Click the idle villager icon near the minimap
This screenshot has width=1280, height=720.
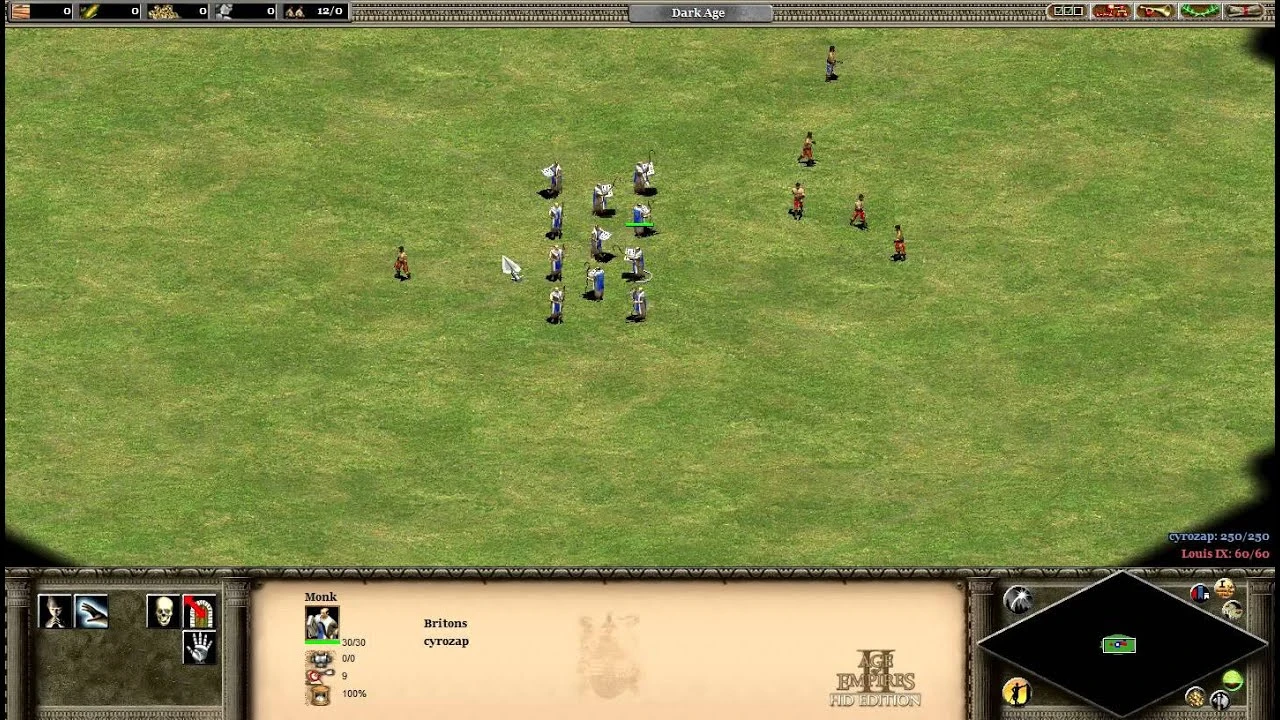point(1016,693)
